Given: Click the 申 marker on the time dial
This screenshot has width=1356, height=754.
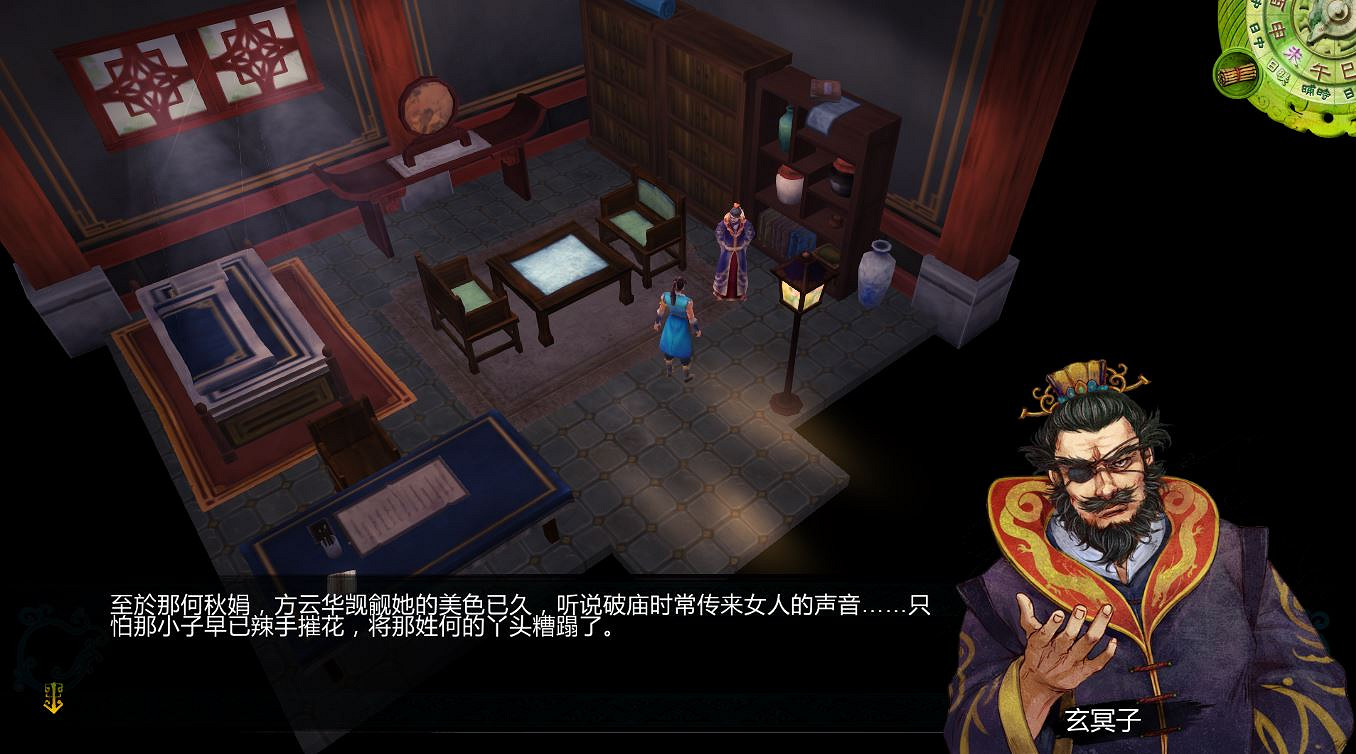Looking at the screenshot, I should [x=1278, y=31].
